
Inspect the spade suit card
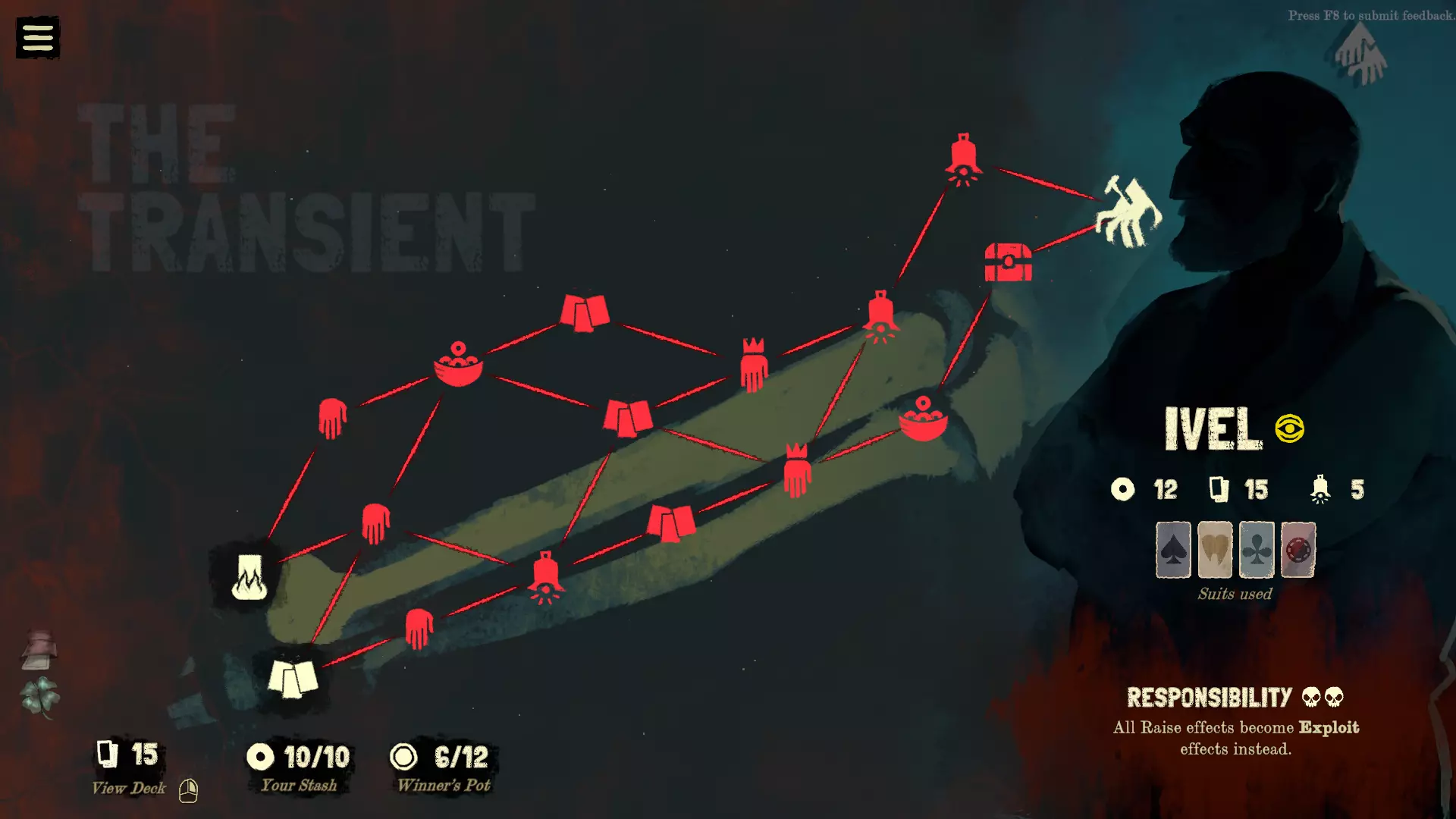point(1172,550)
